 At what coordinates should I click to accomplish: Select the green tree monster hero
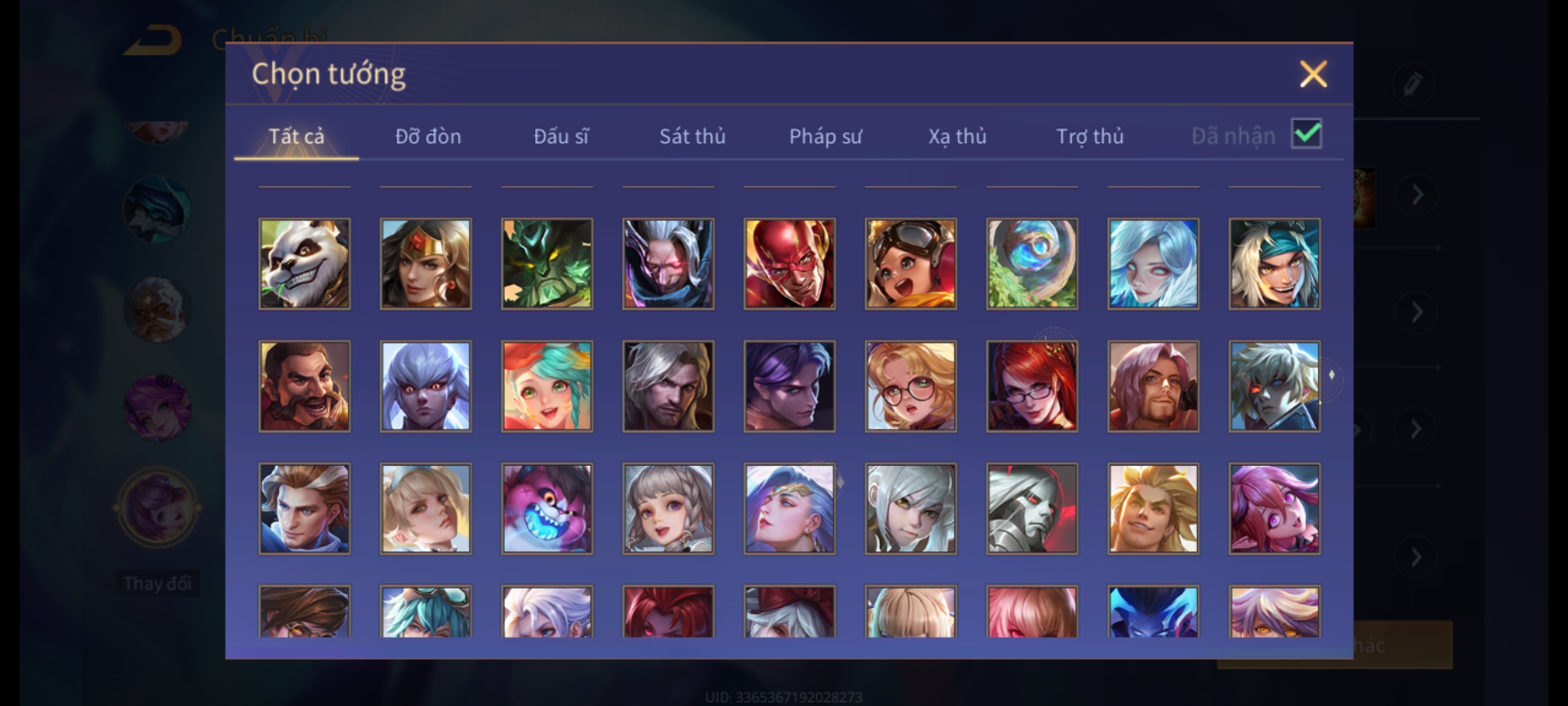tap(547, 263)
